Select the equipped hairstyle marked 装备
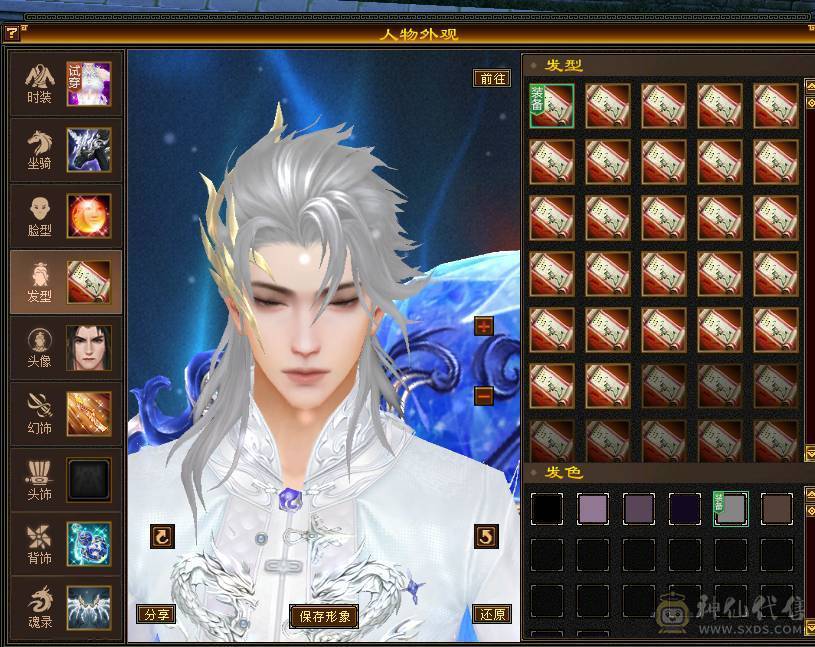The height and width of the screenshot is (647, 815). (x=551, y=106)
